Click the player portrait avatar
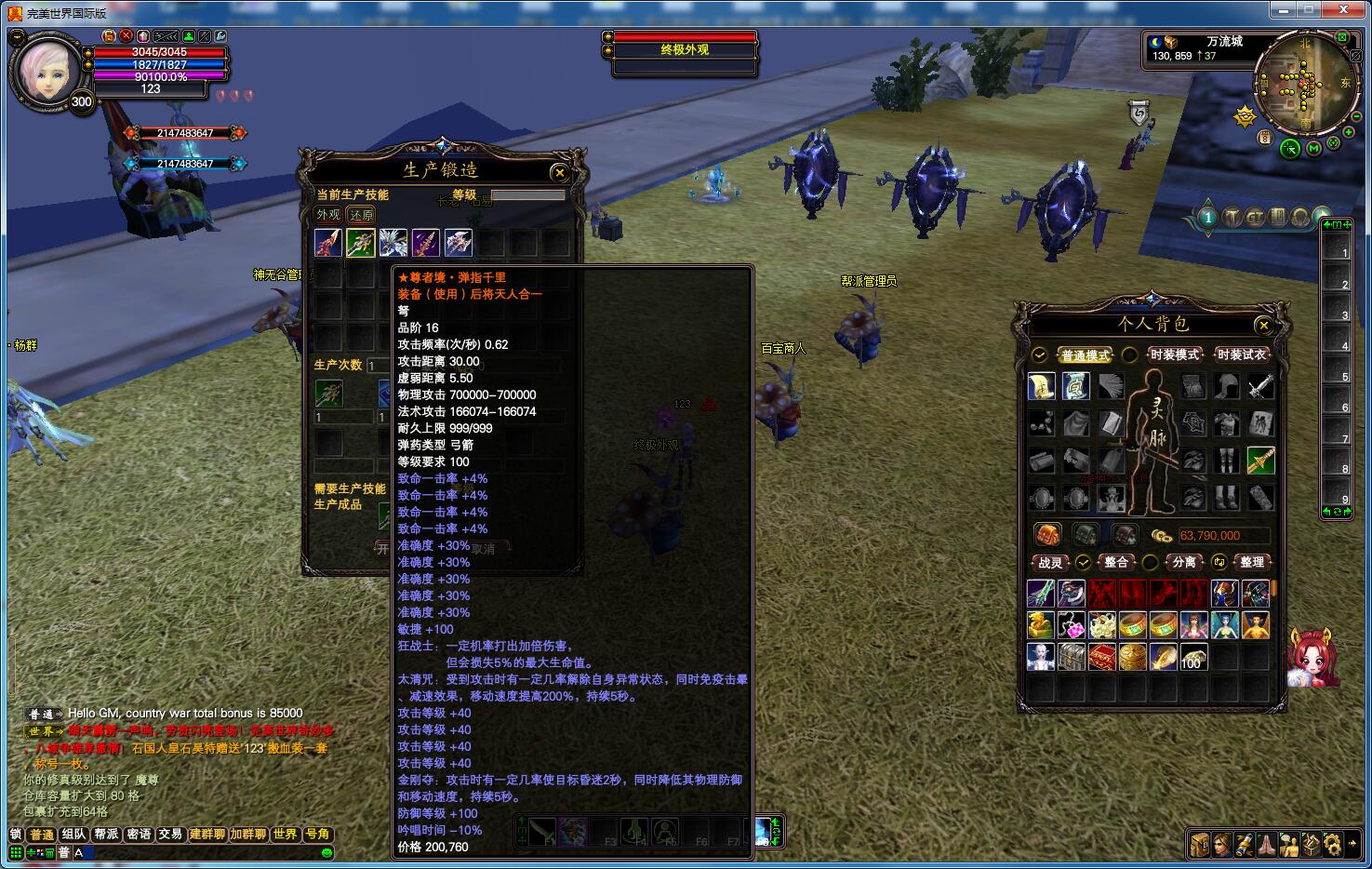1372x869 pixels. tap(47, 69)
